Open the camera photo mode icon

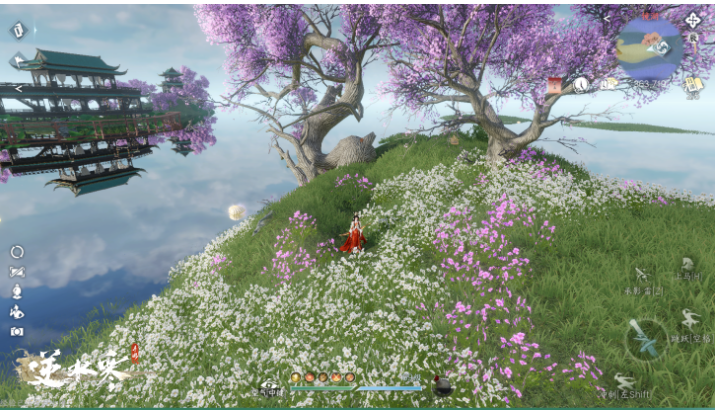click(x=17, y=331)
